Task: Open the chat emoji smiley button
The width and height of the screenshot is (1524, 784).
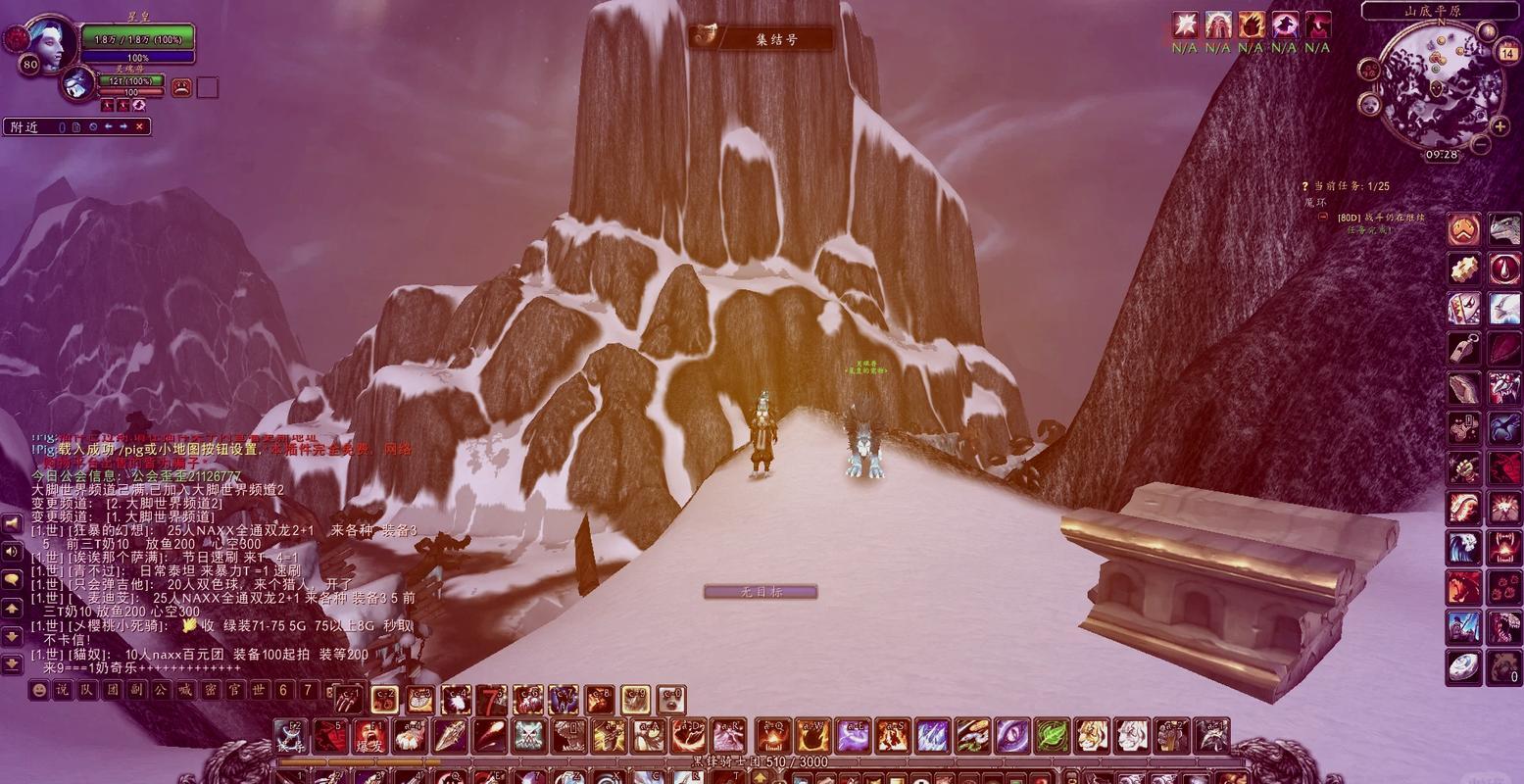Action: pos(38,690)
